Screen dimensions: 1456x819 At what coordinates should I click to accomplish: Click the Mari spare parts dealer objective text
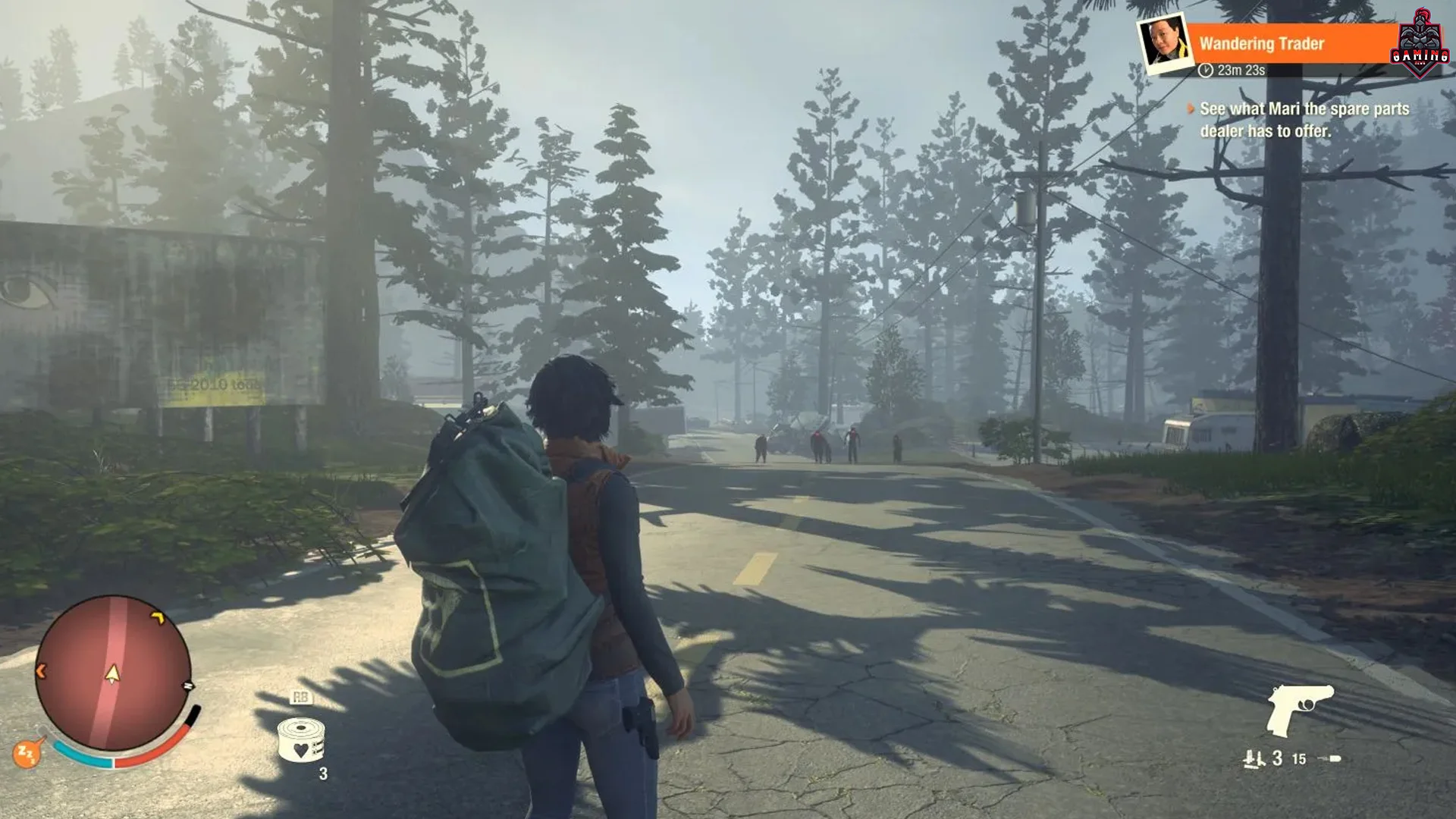pos(1304,120)
